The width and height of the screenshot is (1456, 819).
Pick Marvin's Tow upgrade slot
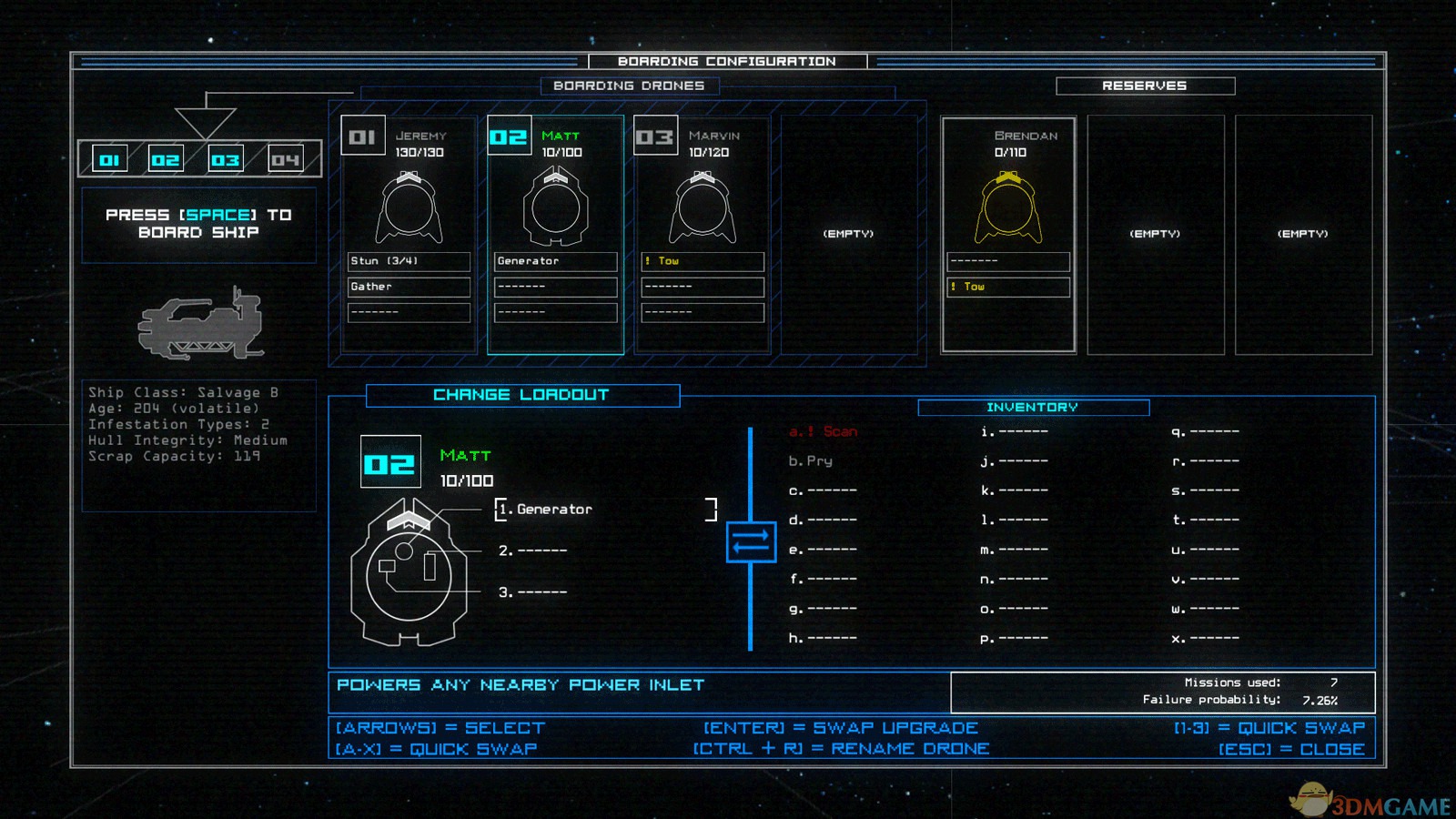coord(702,261)
